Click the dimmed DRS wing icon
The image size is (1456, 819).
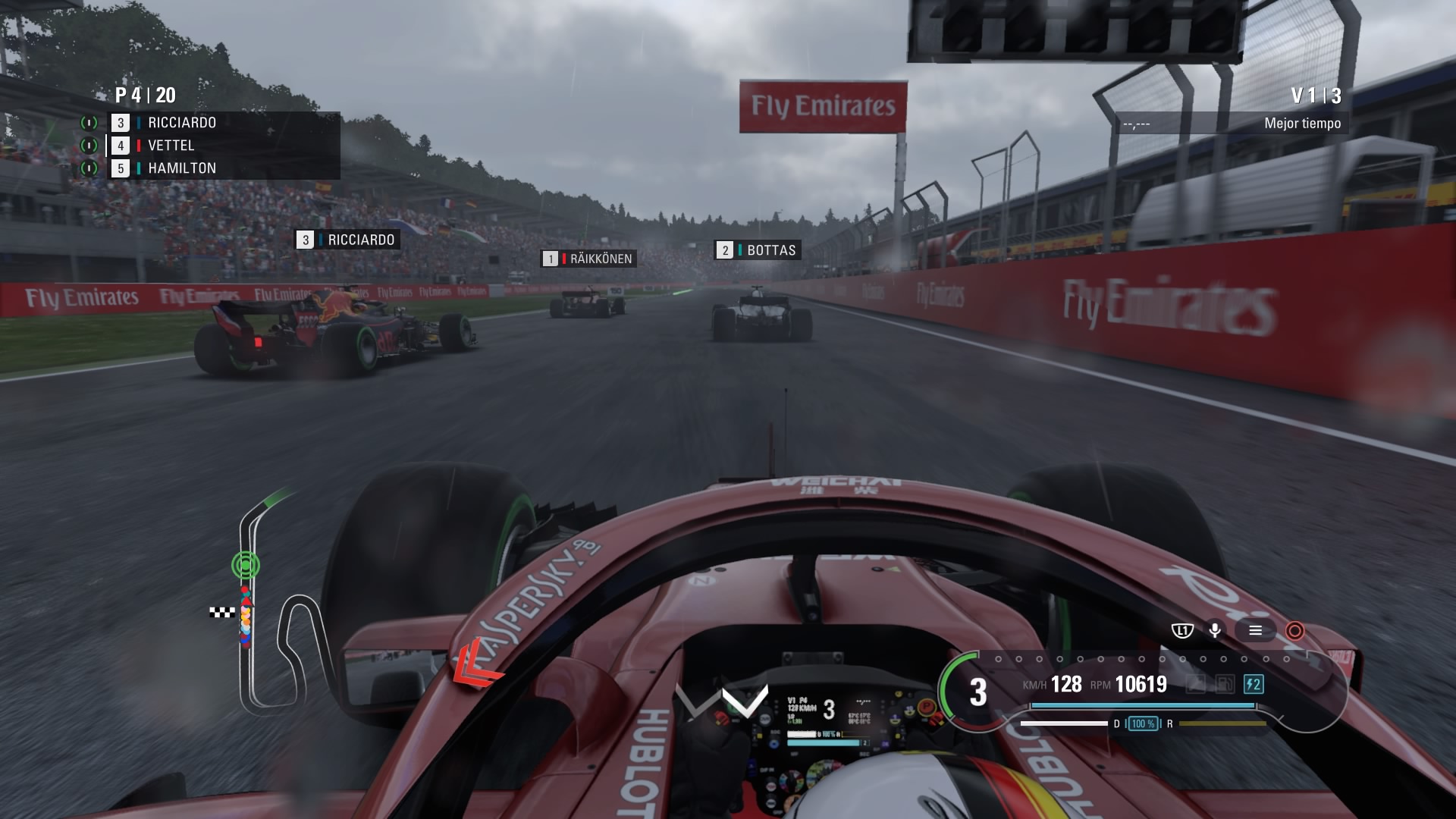[1195, 685]
